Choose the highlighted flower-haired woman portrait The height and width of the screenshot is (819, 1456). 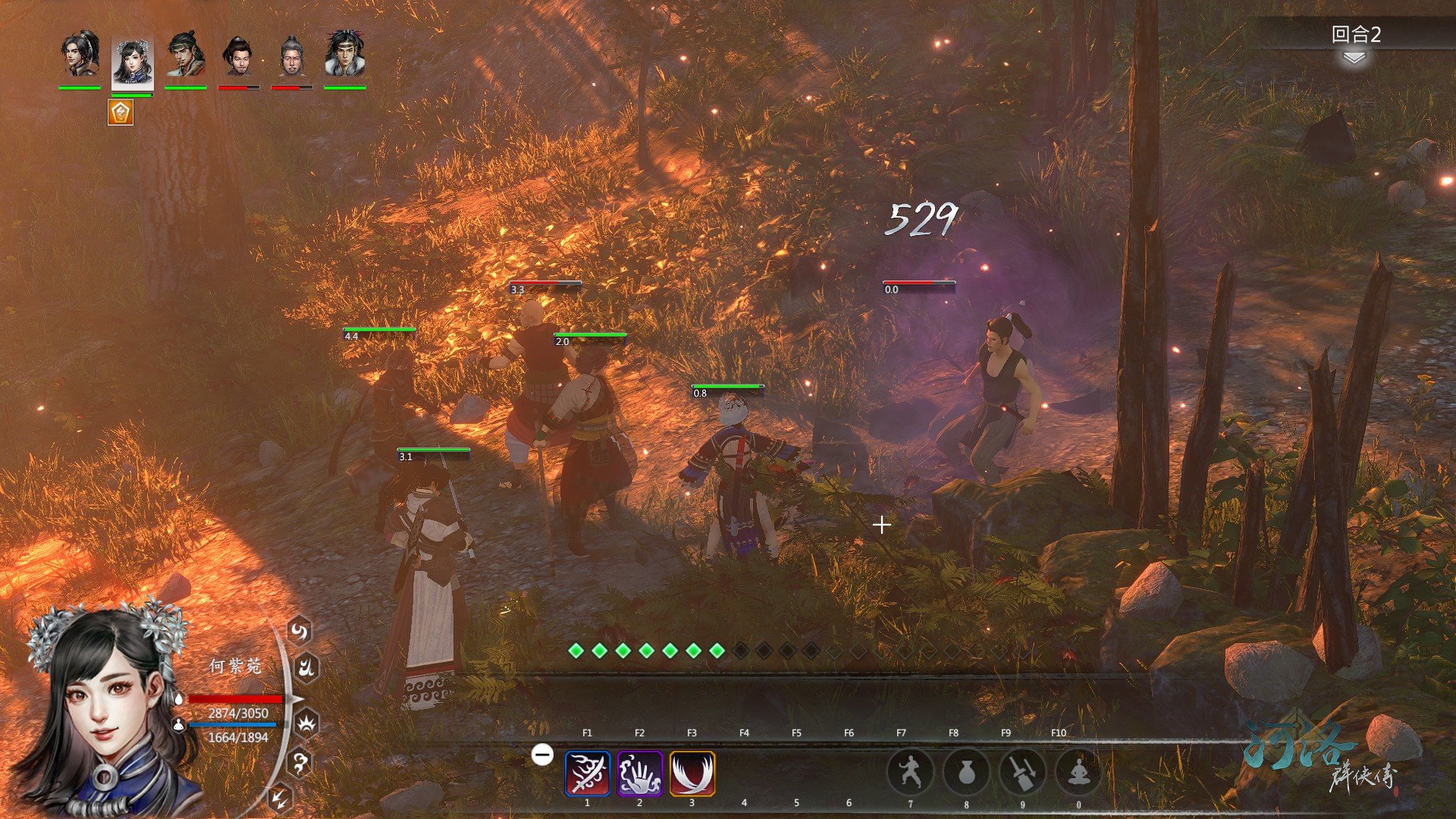(x=133, y=59)
